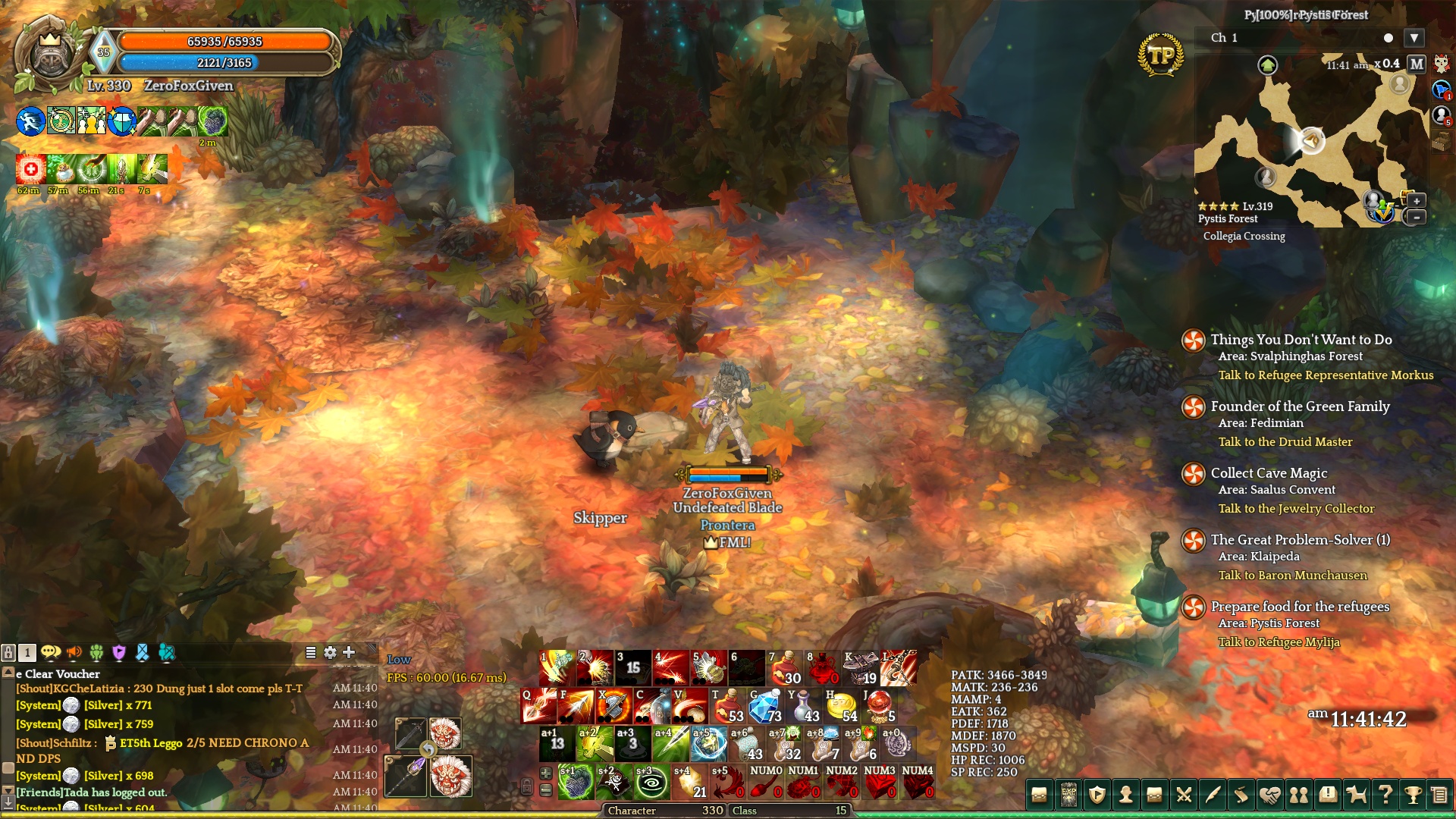Screen dimensions: 1456x819
Task: Open chat settings gear icon
Action: pos(330,652)
